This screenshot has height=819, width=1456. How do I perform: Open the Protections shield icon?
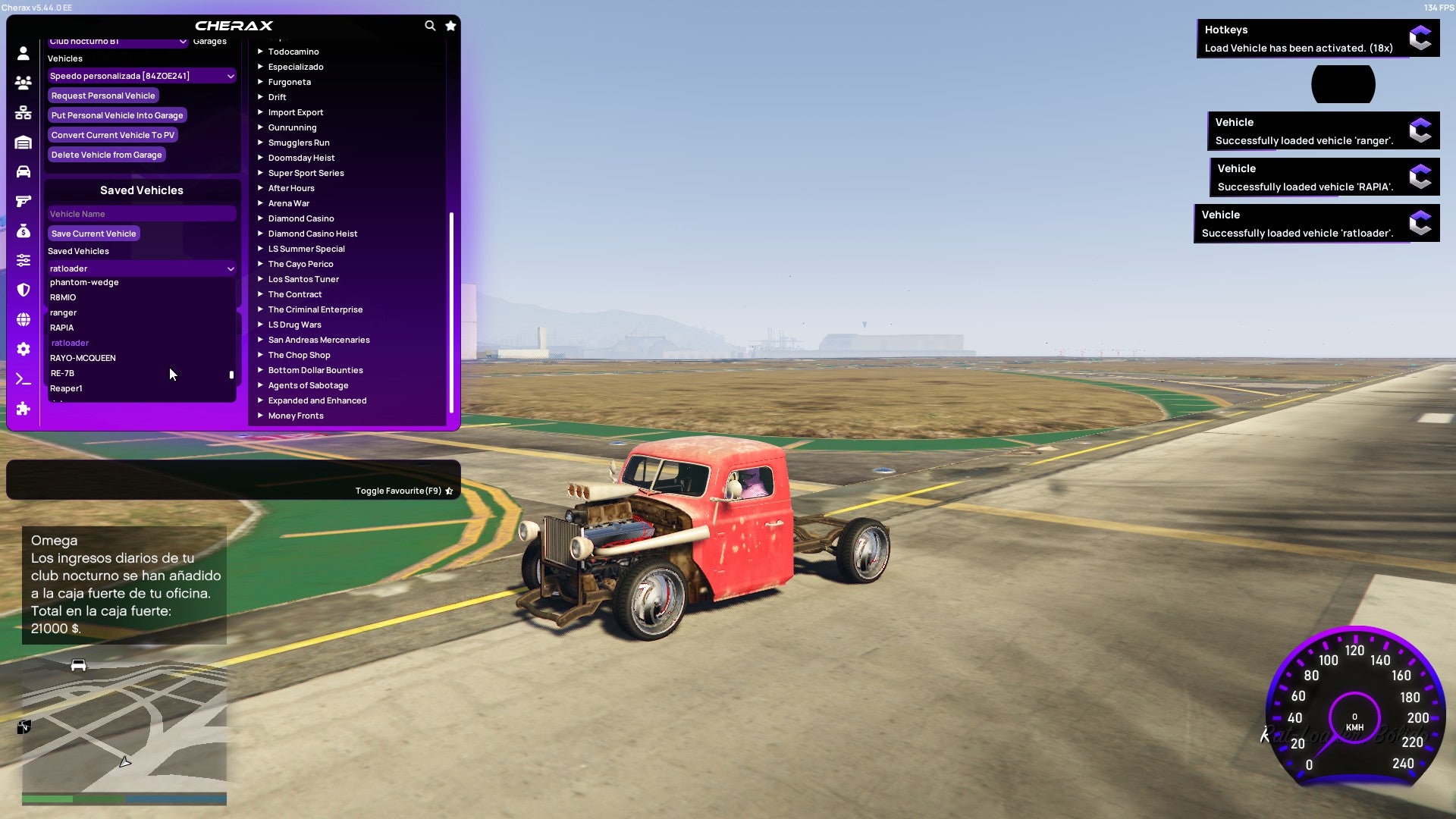tap(23, 288)
